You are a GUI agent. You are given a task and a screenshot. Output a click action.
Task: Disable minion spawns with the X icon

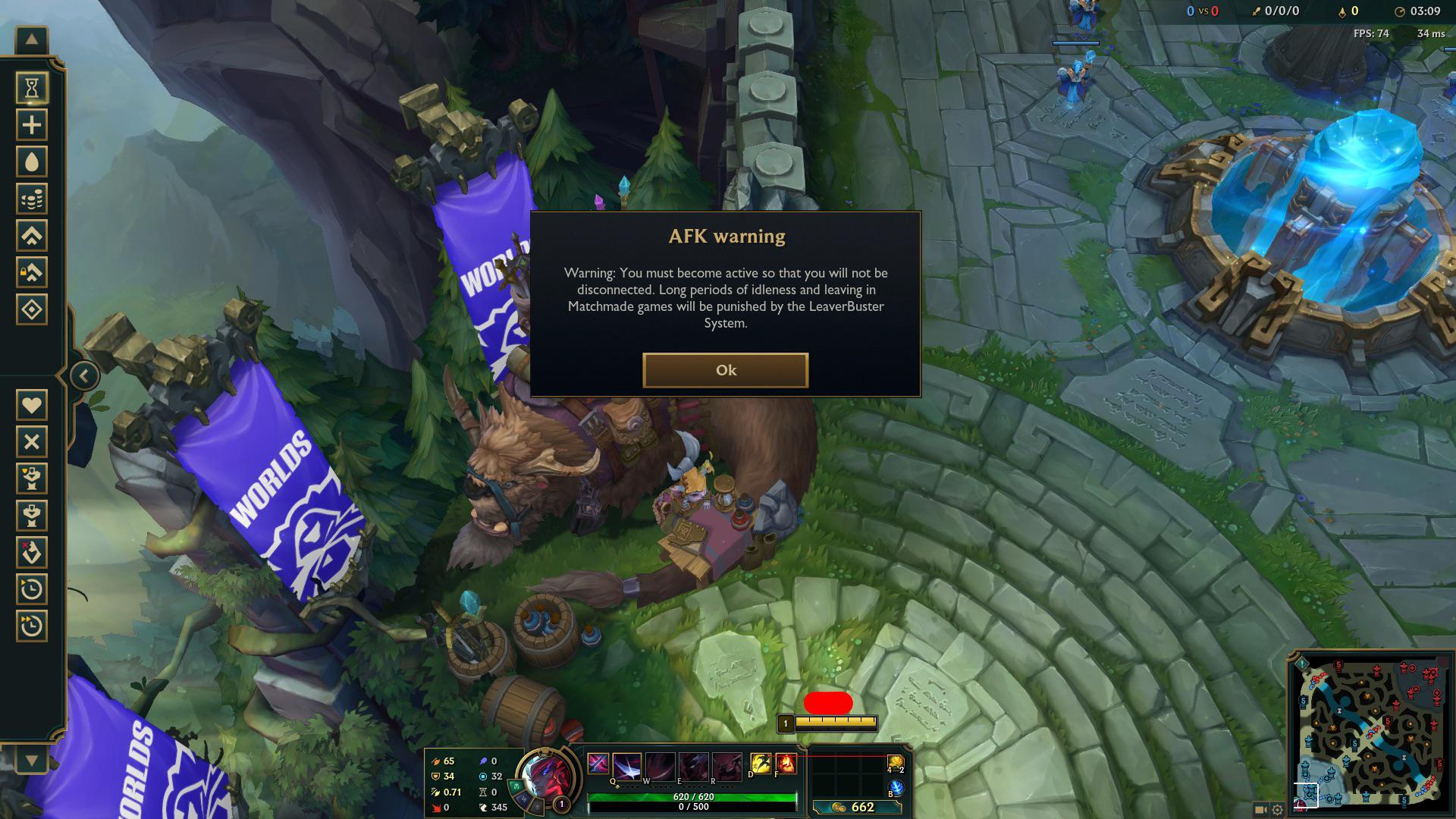click(x=31, y=442)
